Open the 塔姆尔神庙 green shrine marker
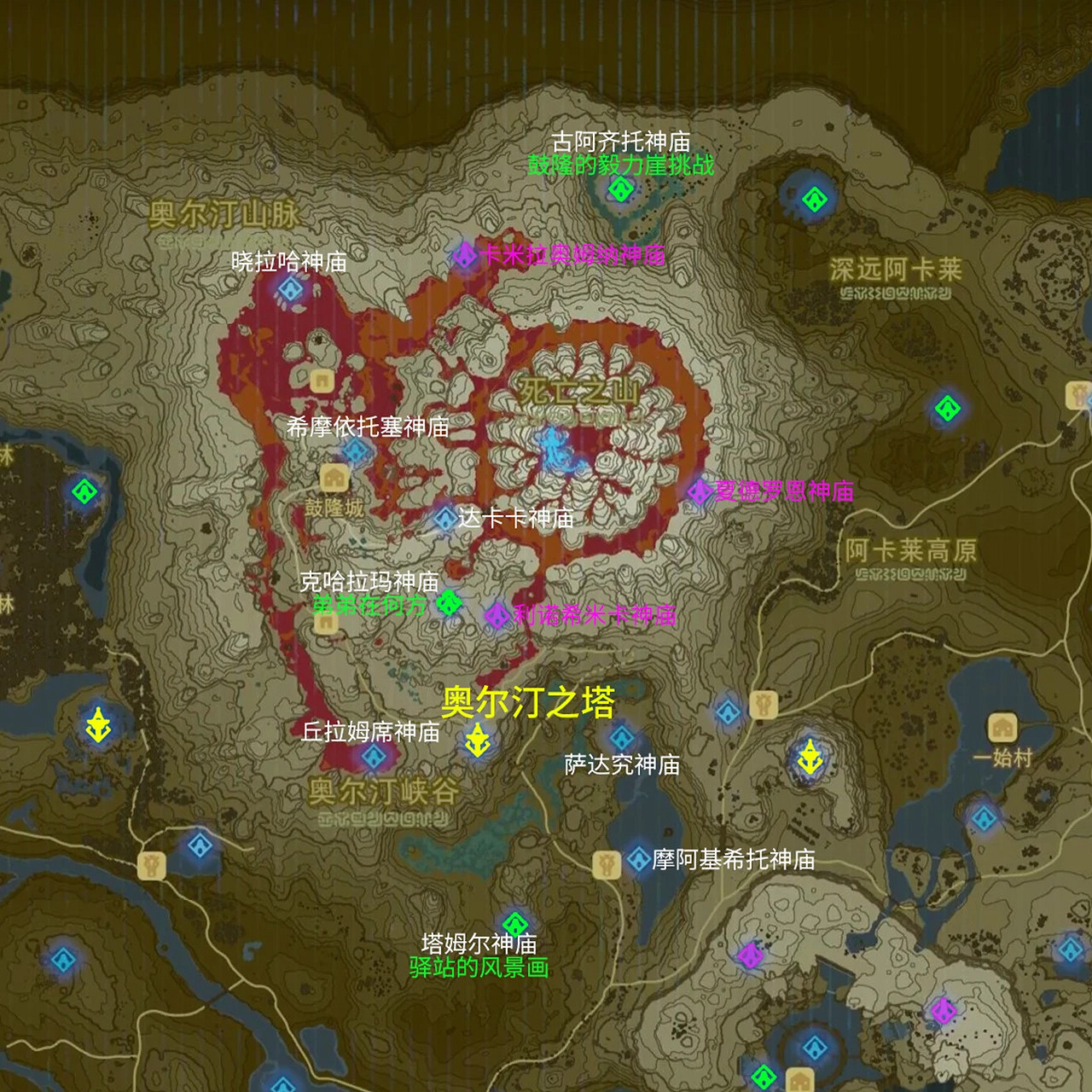1092x1092 pixels. [515, 924]
